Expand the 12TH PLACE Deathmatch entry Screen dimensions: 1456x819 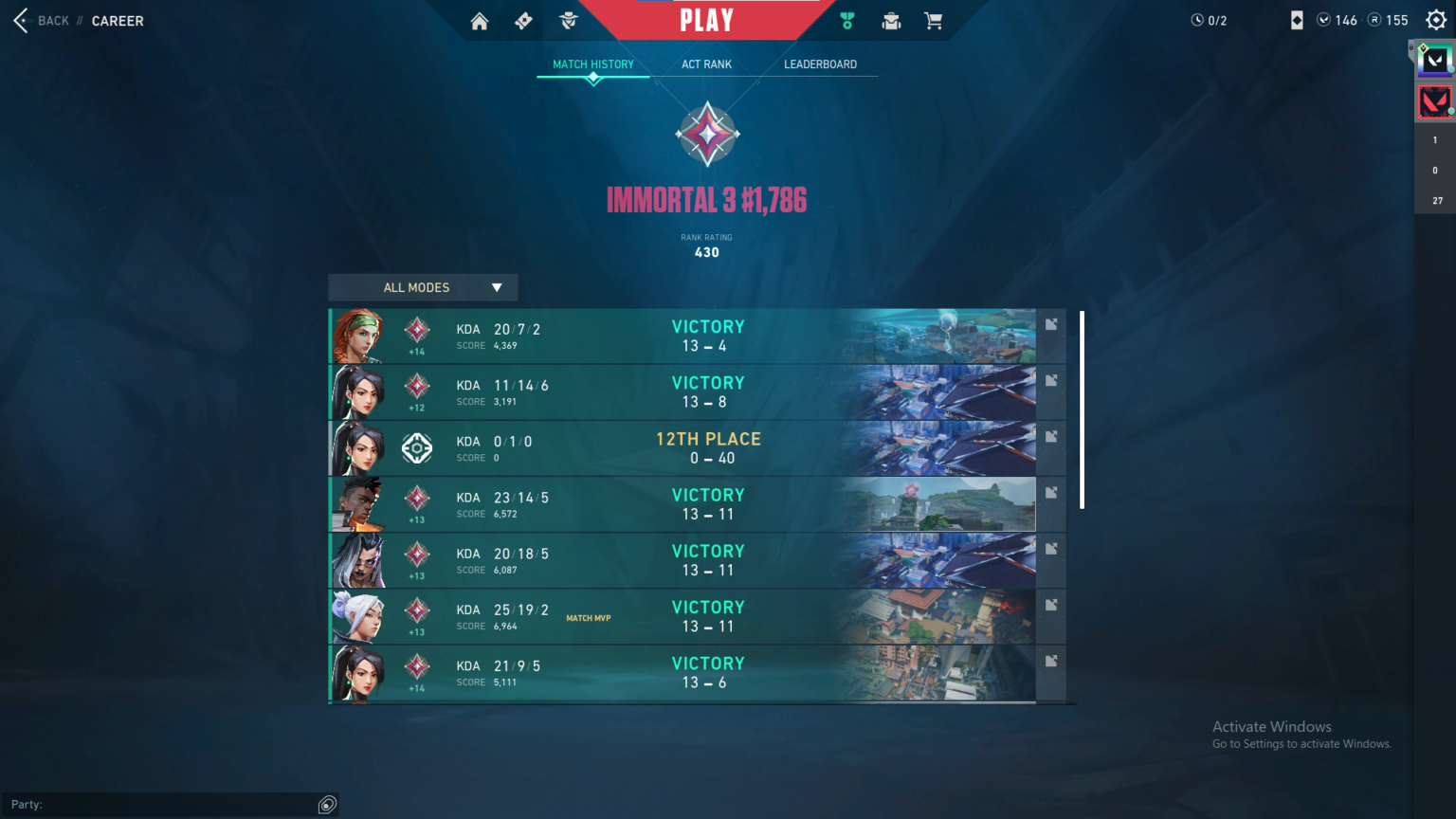tap(1051, 436)
